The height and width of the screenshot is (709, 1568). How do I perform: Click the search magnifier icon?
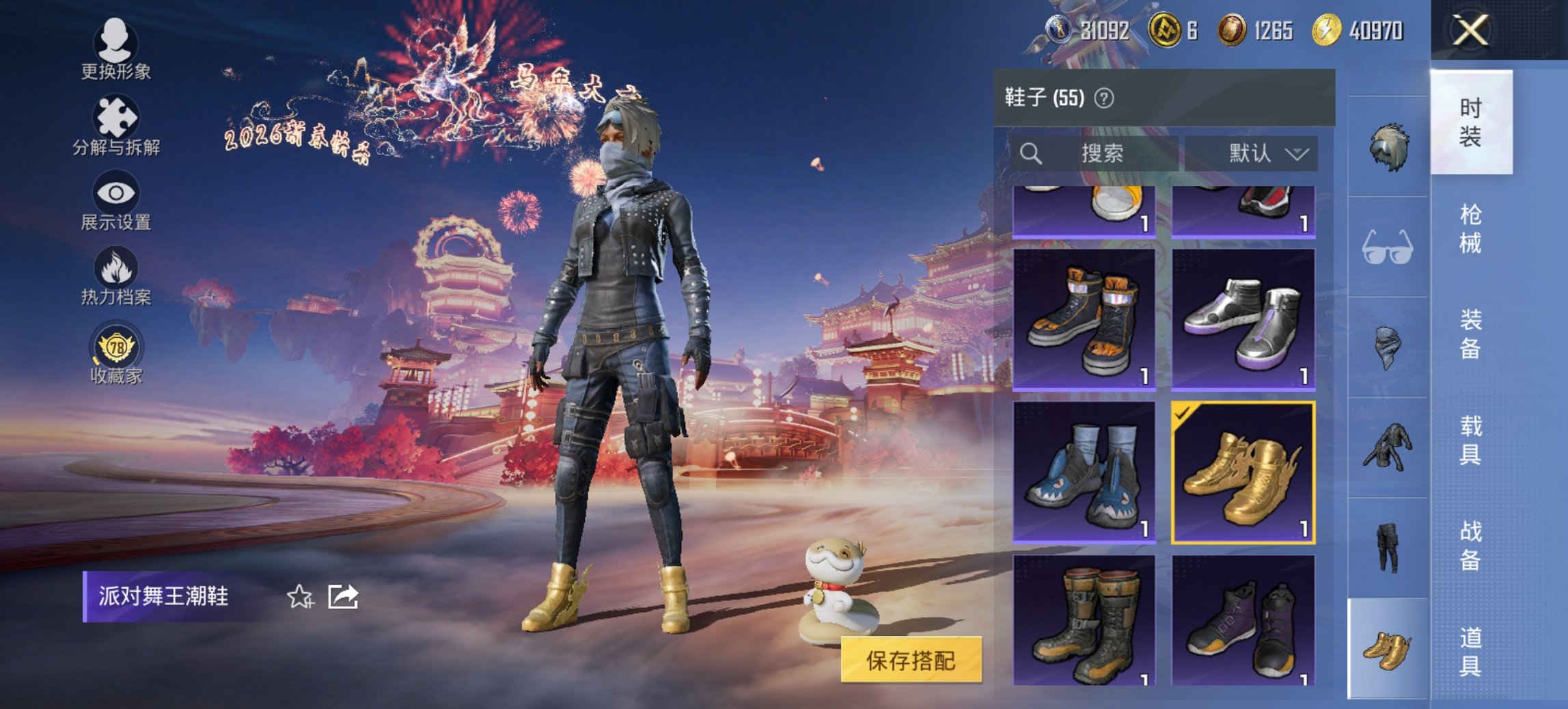[x=1031, y=153]
